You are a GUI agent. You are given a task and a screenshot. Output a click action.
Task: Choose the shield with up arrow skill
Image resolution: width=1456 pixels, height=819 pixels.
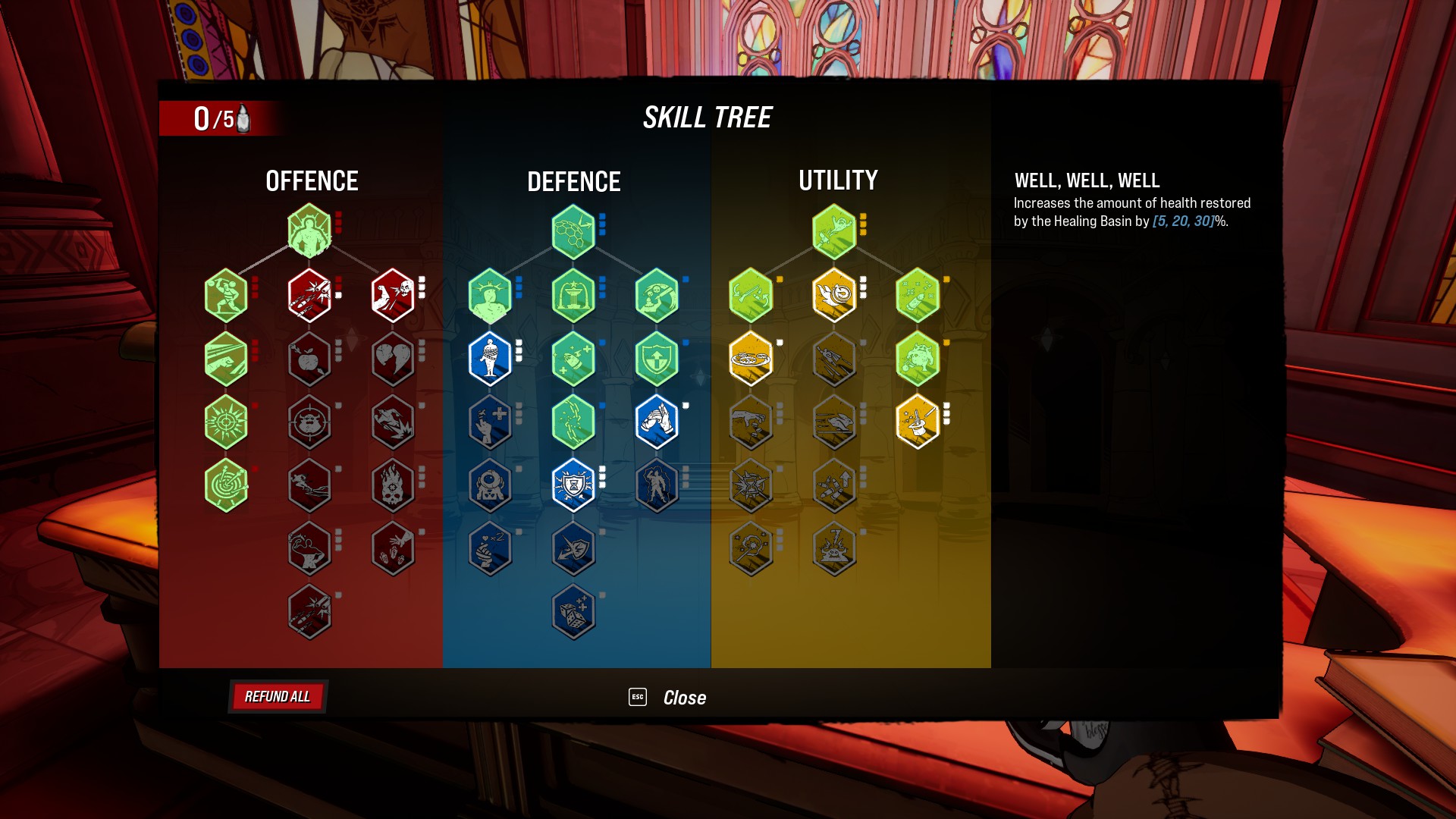point(657,359)
